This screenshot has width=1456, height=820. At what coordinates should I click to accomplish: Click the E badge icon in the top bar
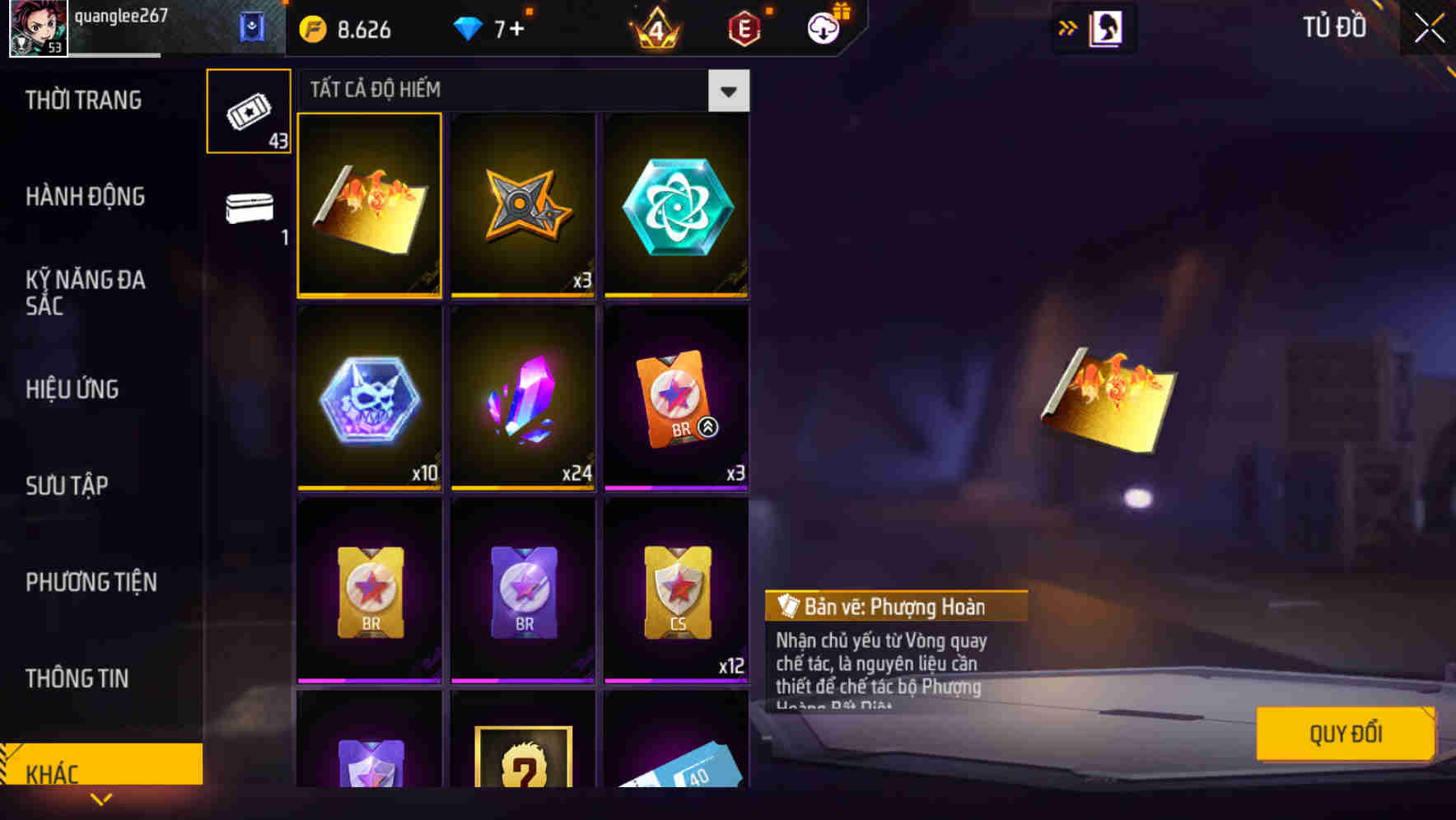click(741, 28)
